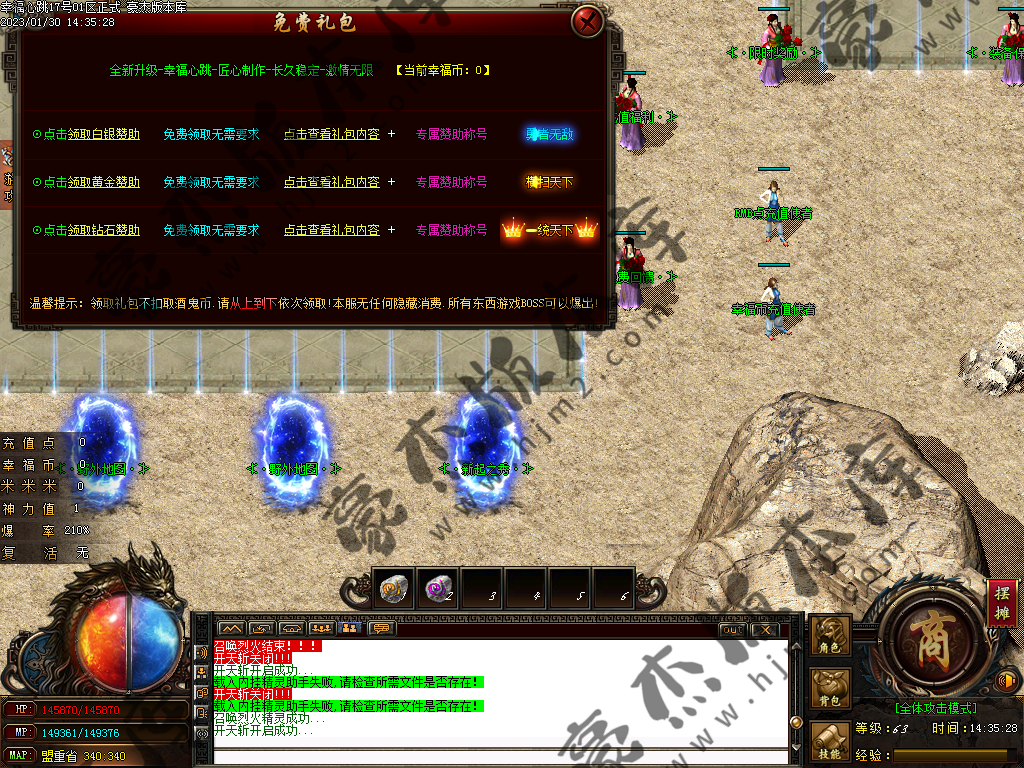Image resolution: width=1024 pixels, height=768 pixels.
Task: Click the red 摆摊 stall button
Action: pos(1002,603)
